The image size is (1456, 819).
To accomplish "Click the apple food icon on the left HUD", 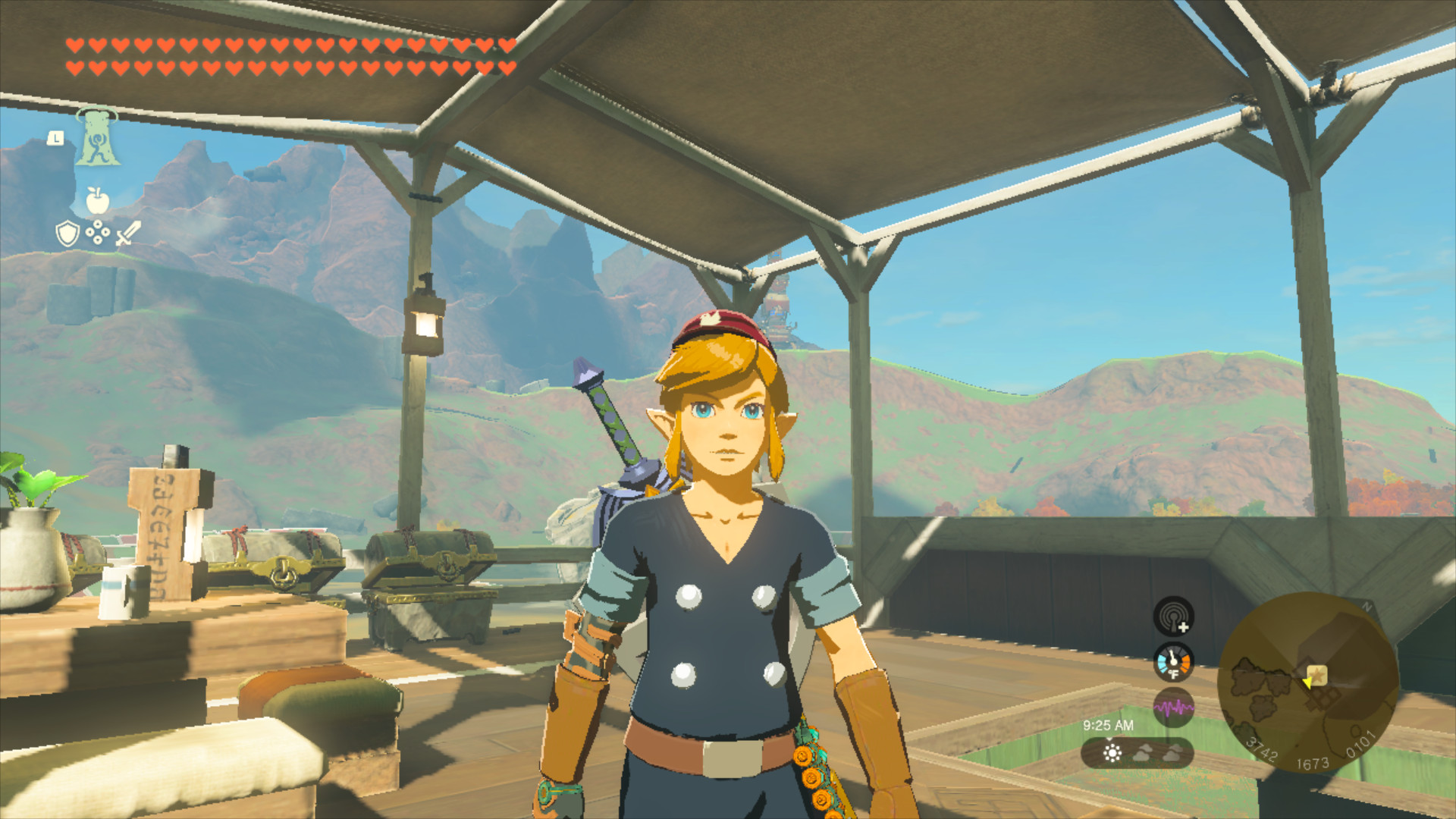I will click(96, 200).
